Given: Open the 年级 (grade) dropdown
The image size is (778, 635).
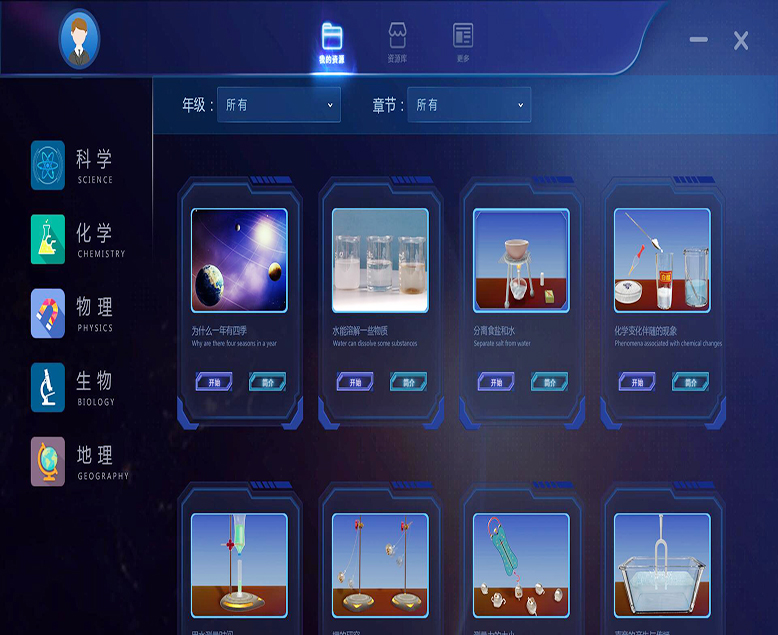Looking at the screenshot, I should [x=278, y=105].
